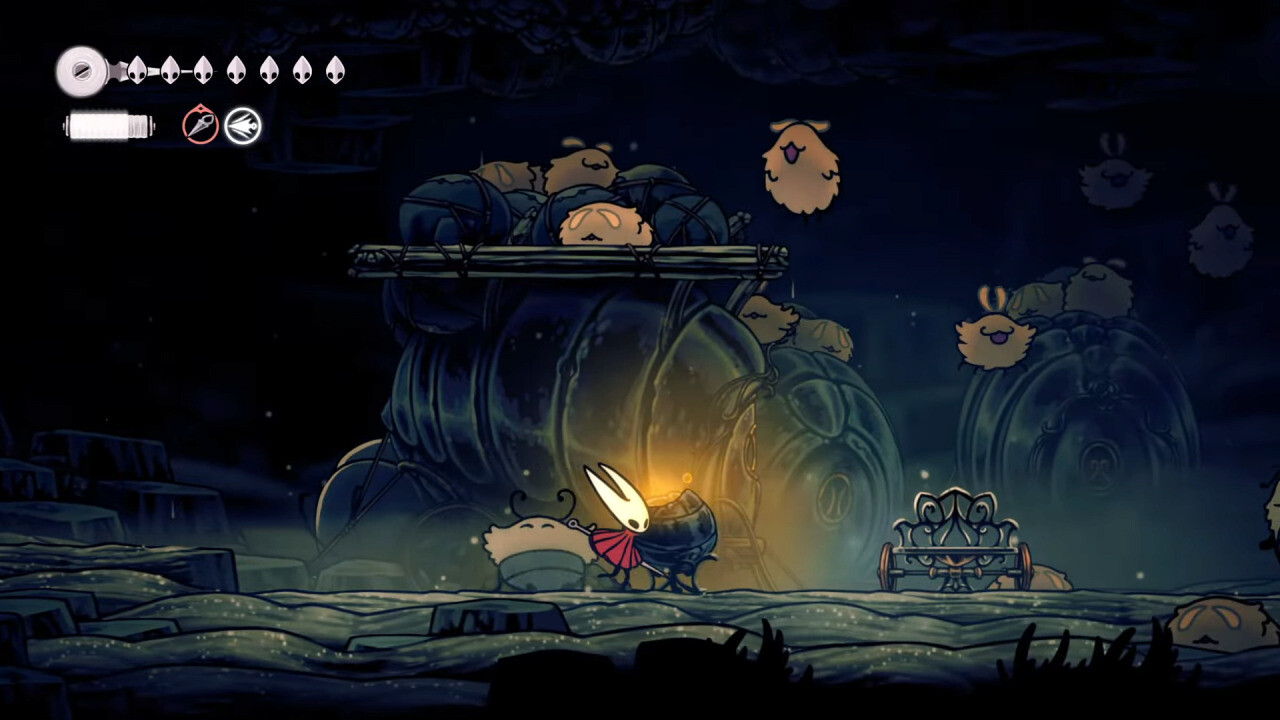
Task: Activate the white-ringed silk skill icon
Action: click(x=242, y=126)
